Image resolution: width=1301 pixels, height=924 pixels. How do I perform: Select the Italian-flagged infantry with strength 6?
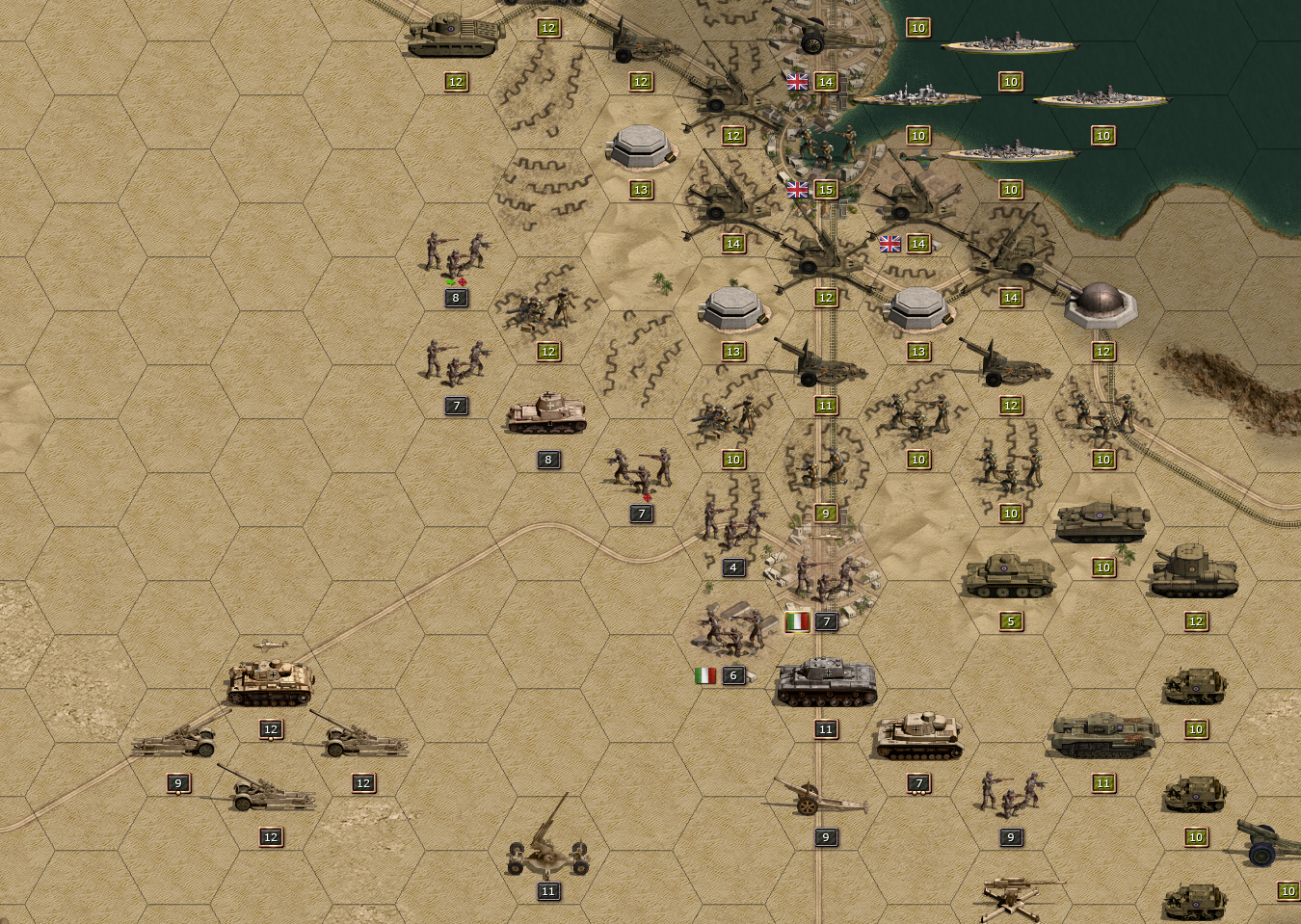click(x=732, y=630)
